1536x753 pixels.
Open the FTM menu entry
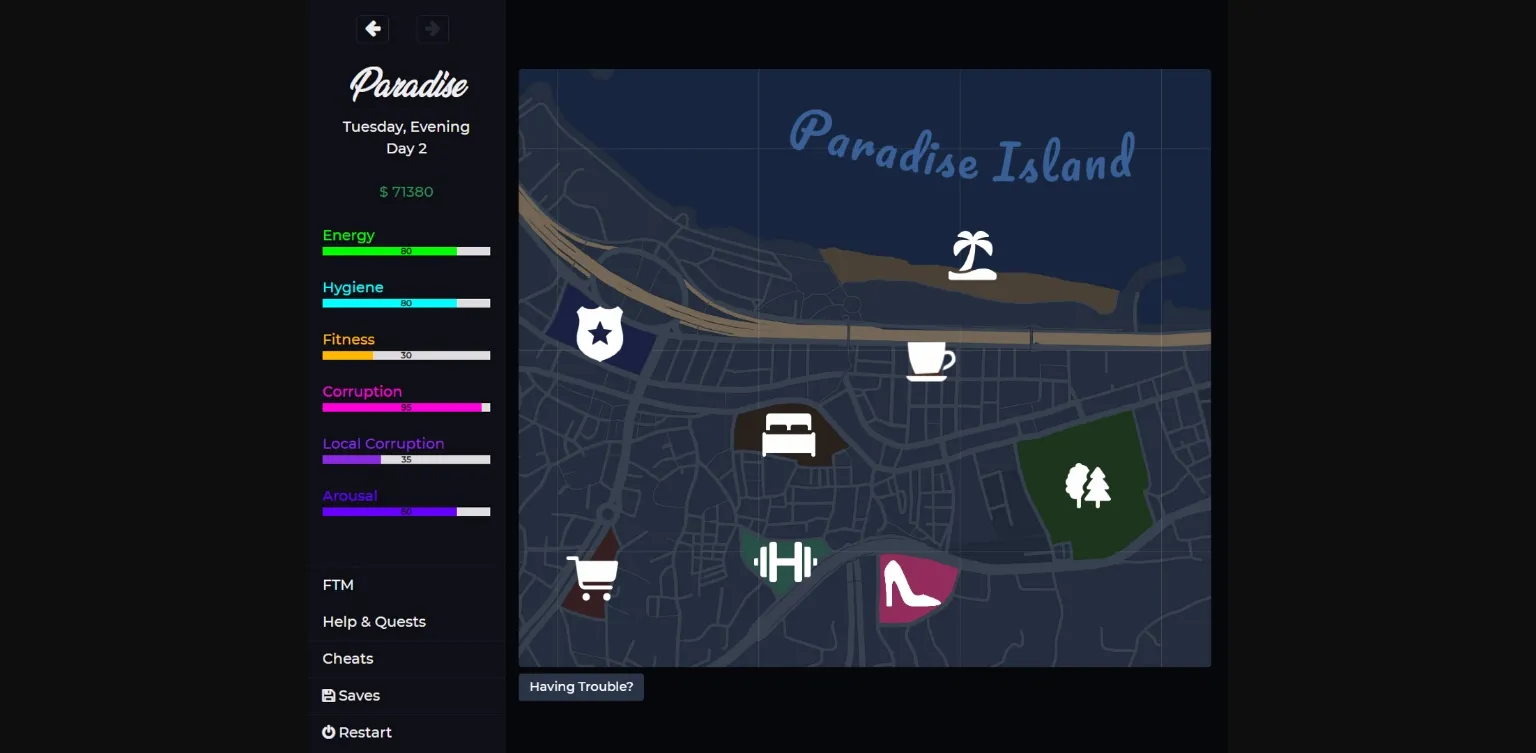[338, 584]
